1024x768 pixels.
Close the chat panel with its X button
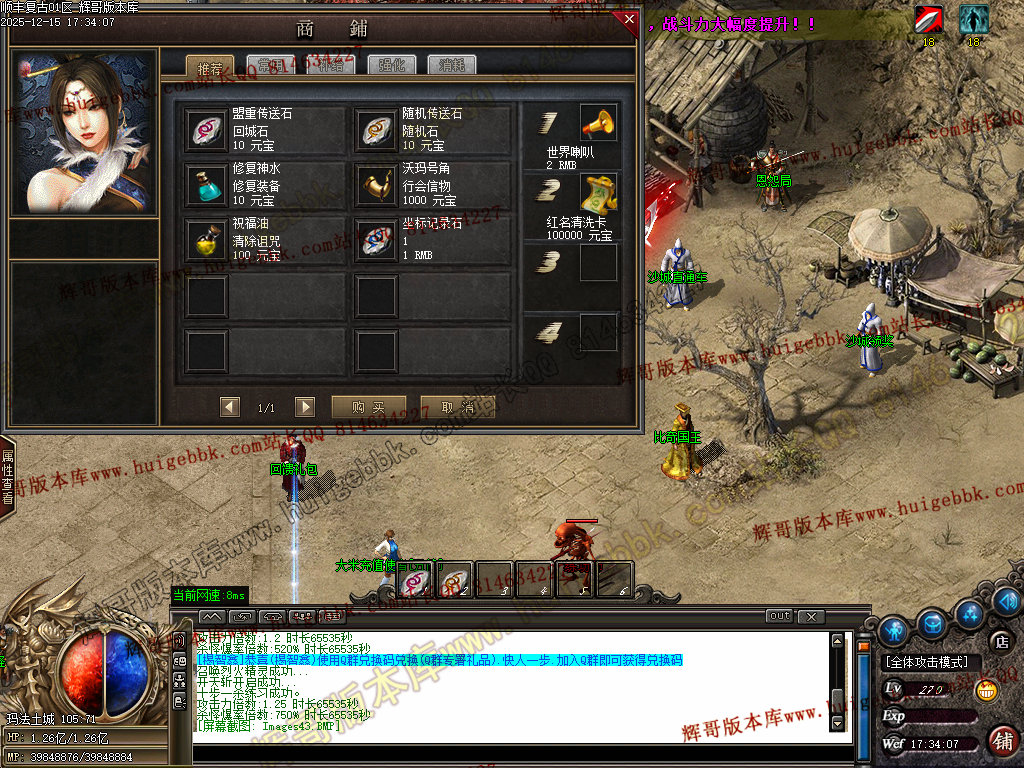pyautogui.click(x=810, y=616)
